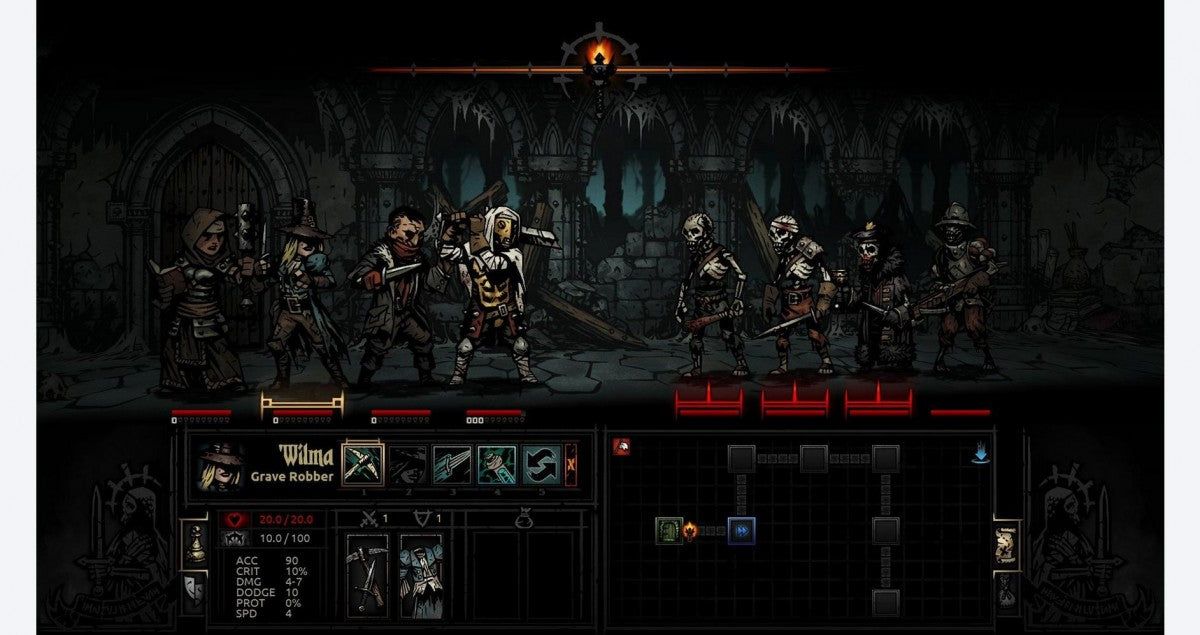The height and width of the screenshot is (635, 1200).
Task: Select the green entrance room on the map
Action: pos(669,530)
